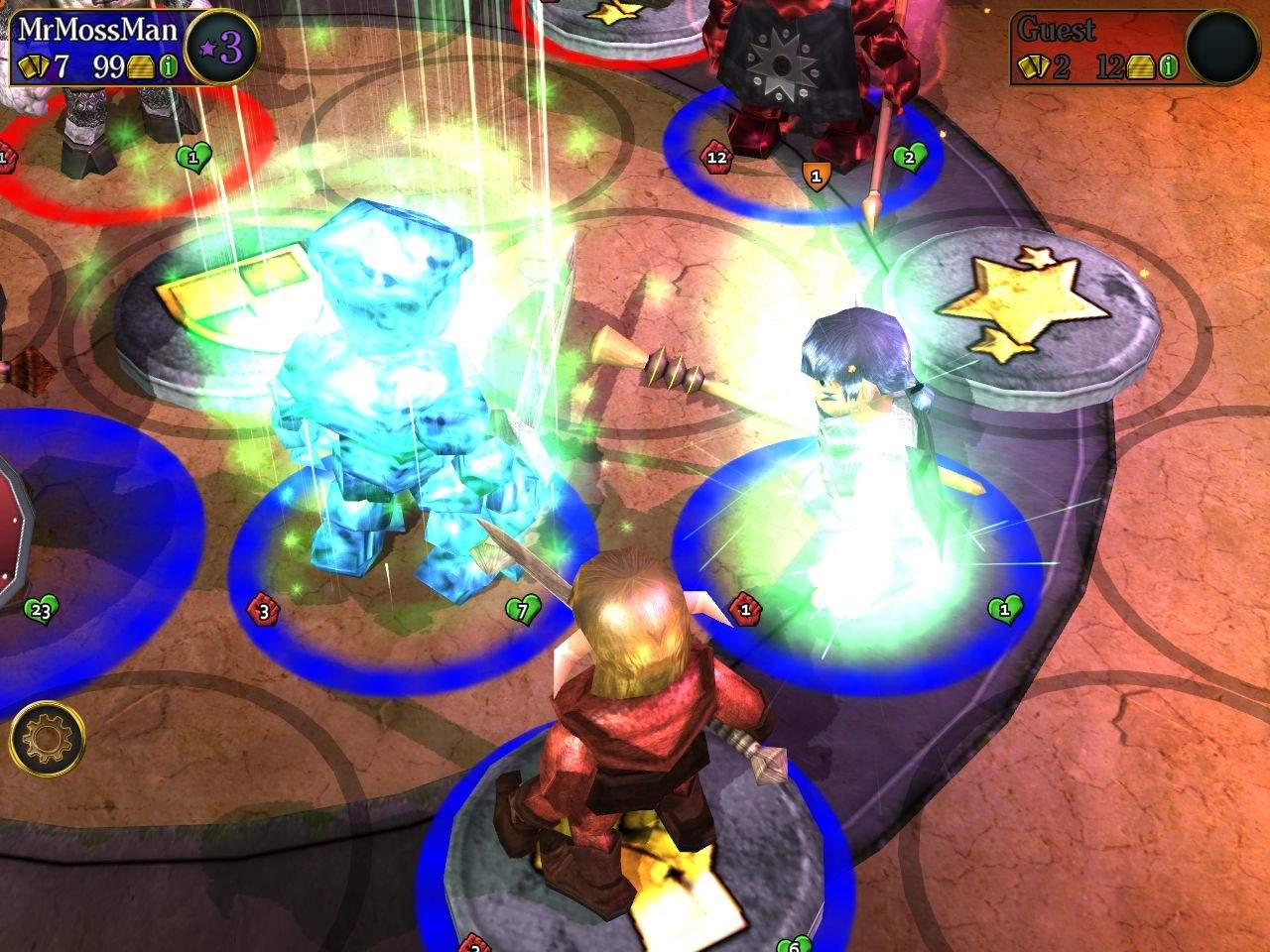
Task: Select the ice golem unit
Action: (x=377, y=397)
